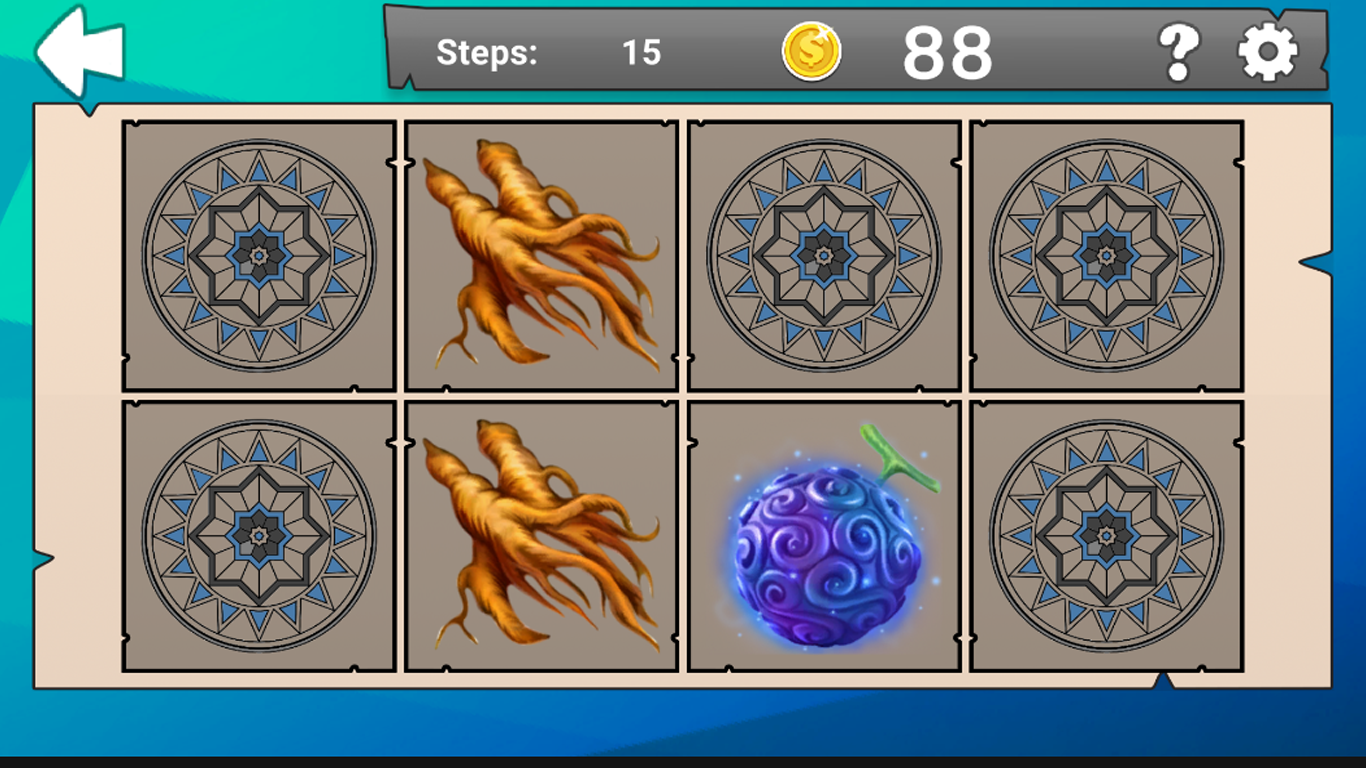The image size is (1366, 768).
Task: Flip the leftmost face-down card in bottom row
Action: click(260, 536)
